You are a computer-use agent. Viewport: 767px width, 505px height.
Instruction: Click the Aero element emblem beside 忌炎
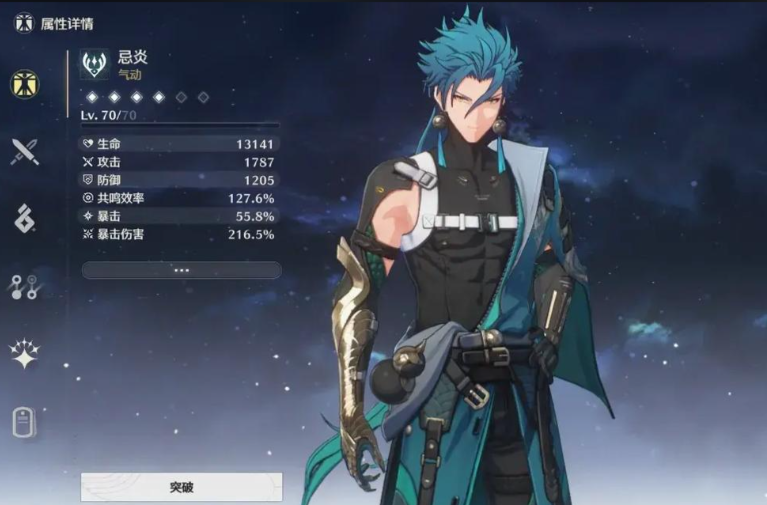[x=96, y=65]
